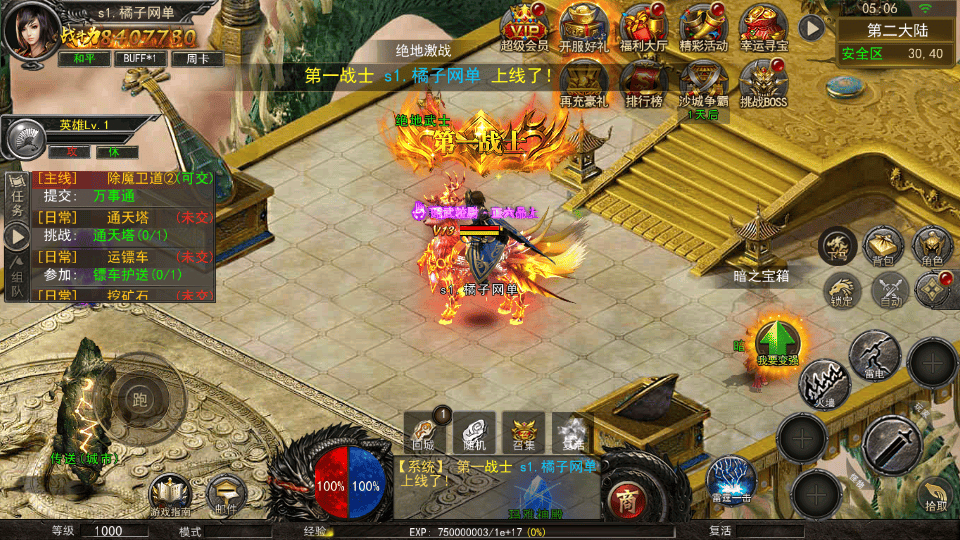Activate the 雷电 lightning skill
This screenshot has width=960, height=540.
click(874, 355)
